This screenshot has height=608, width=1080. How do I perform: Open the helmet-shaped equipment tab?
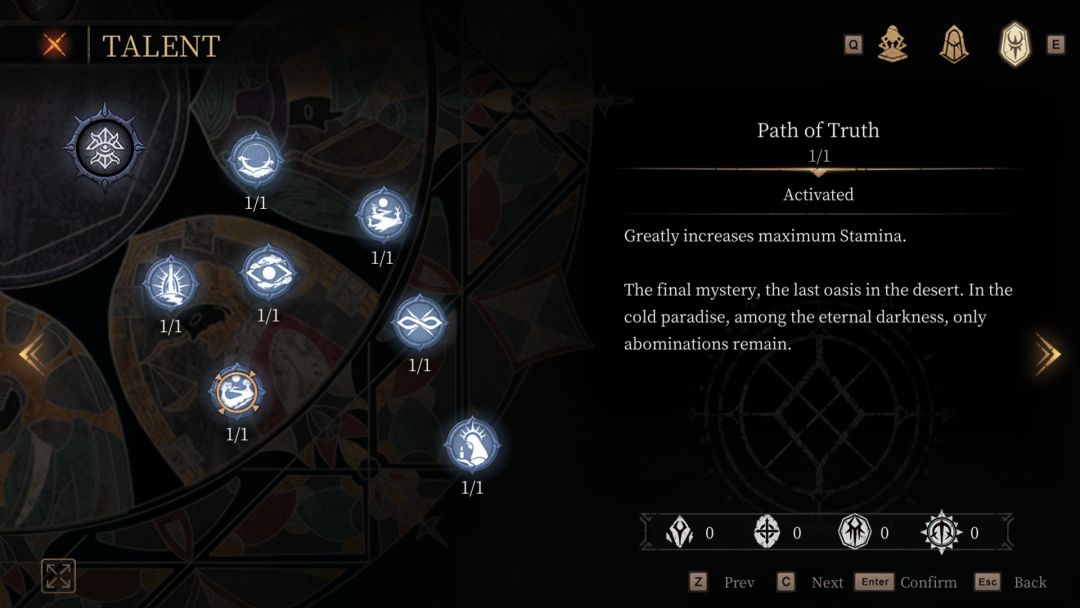point(954,45)
